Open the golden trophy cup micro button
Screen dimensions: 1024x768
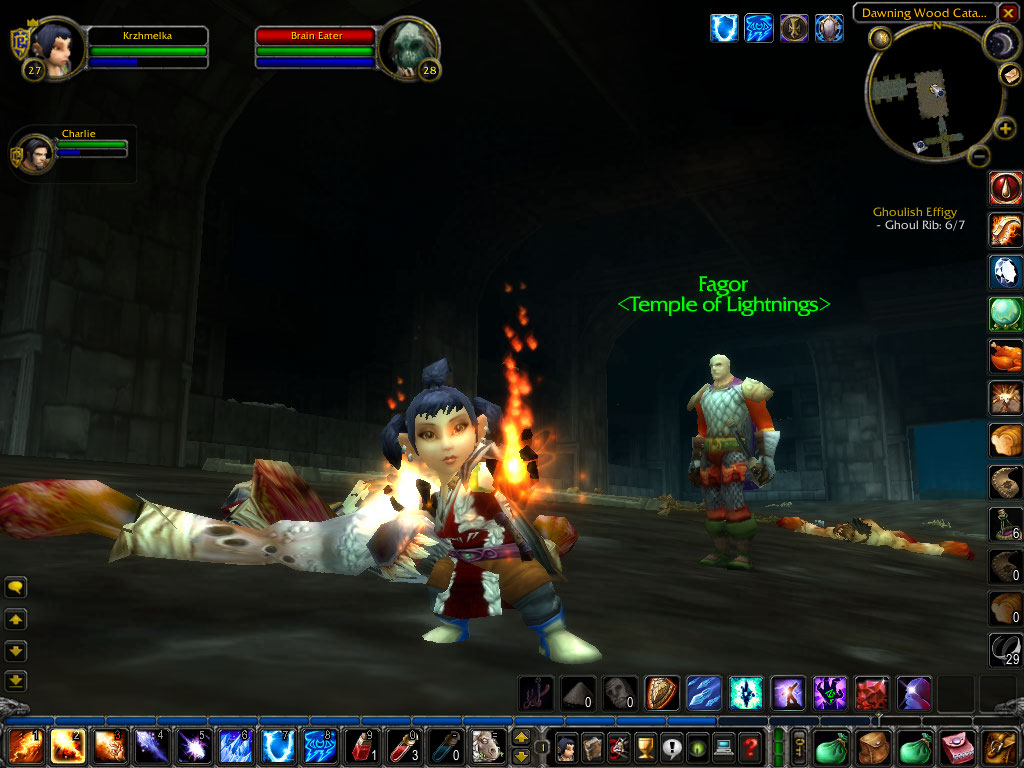(x=645, y=746)
